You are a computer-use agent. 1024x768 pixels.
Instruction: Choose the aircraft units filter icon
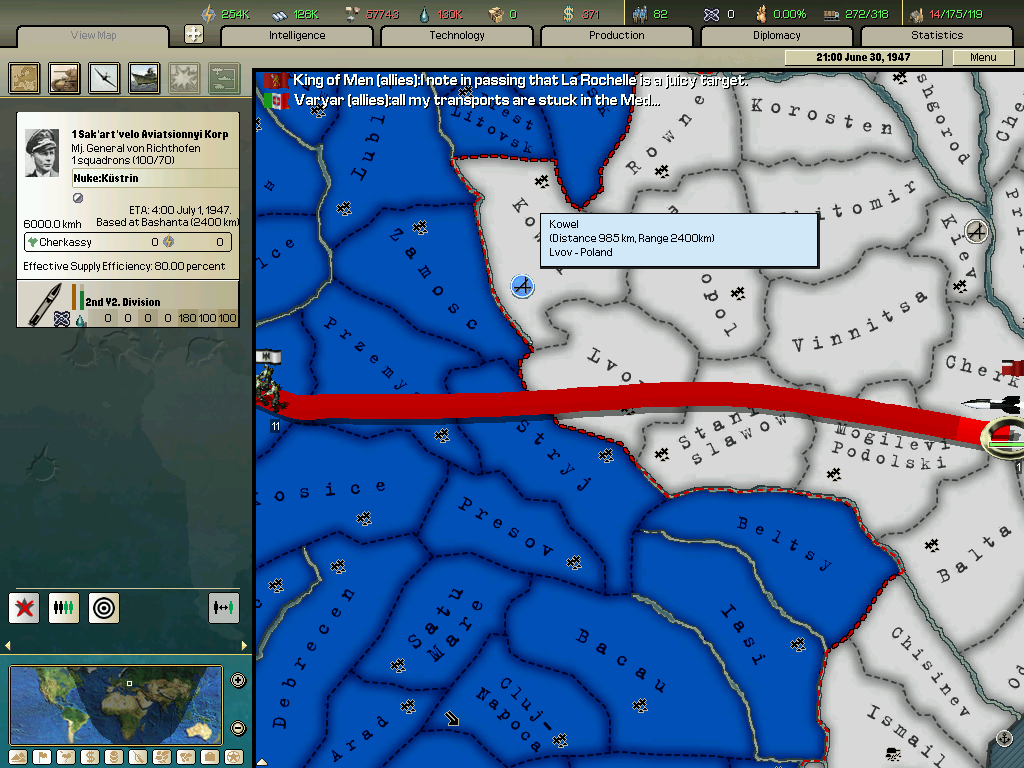tap(104, 78)
